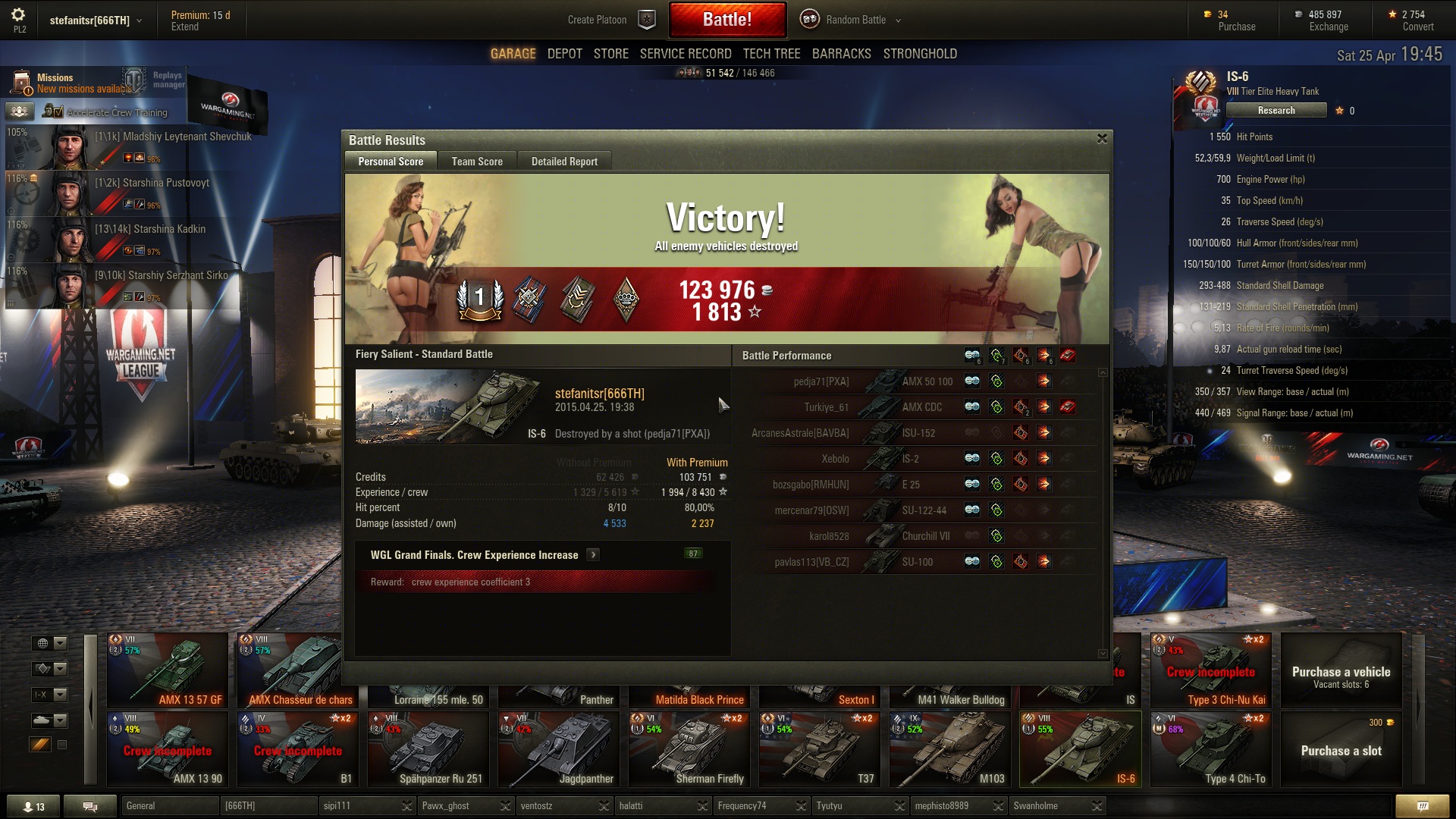Open the Service Record page
1456x819 pixels.
(686, 54)
